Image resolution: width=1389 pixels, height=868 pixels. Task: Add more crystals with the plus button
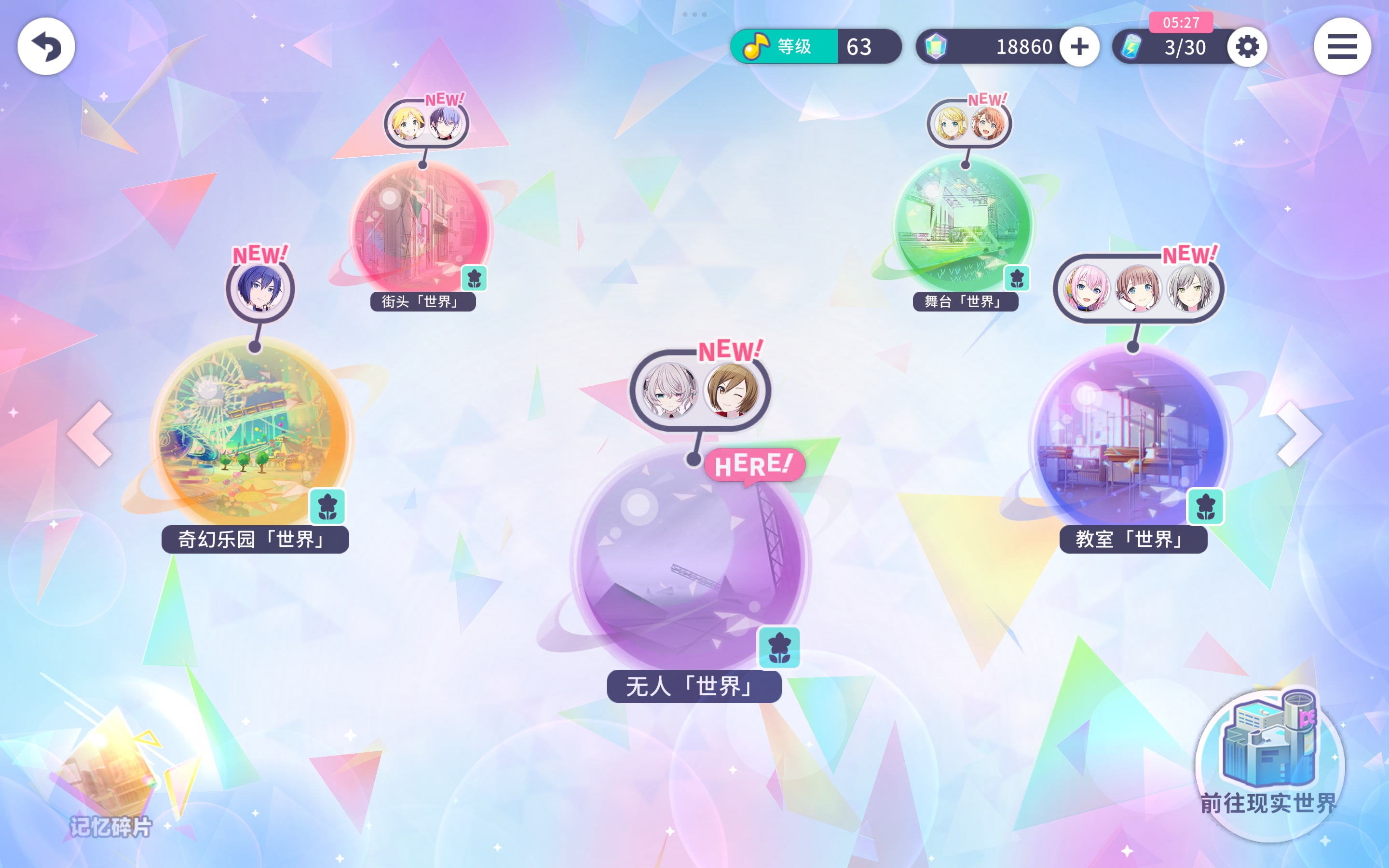tap(1079, 46)
